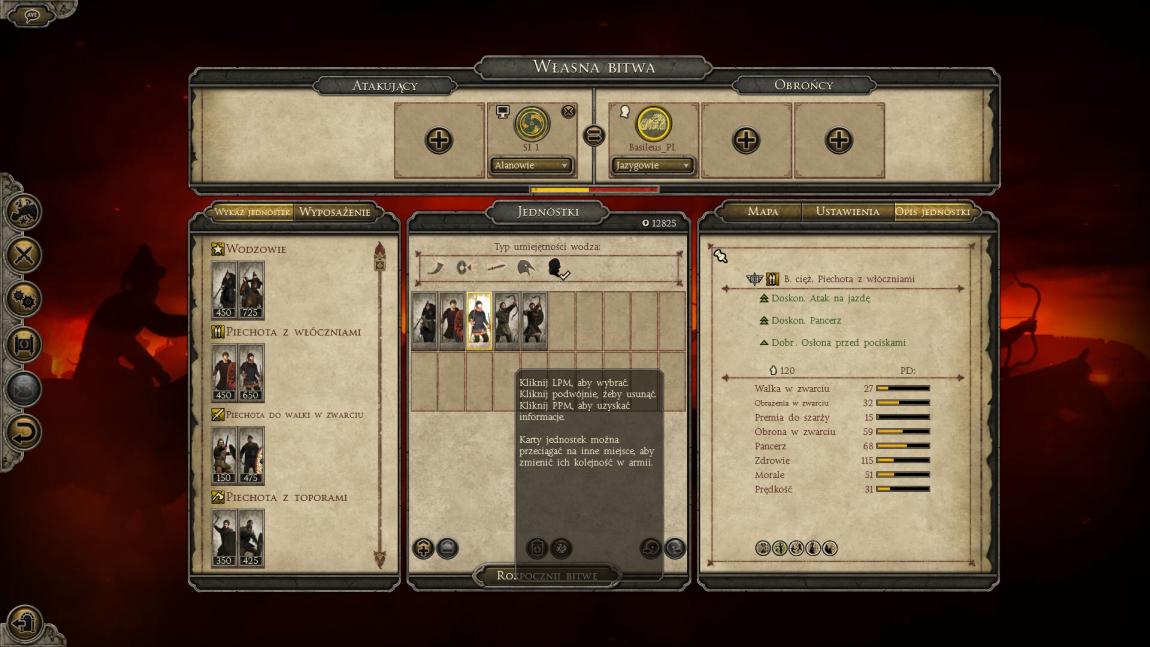Swap attackers and defenders sides
The width and height of the screenshot is (1150, 647).
tap(594, 136)
